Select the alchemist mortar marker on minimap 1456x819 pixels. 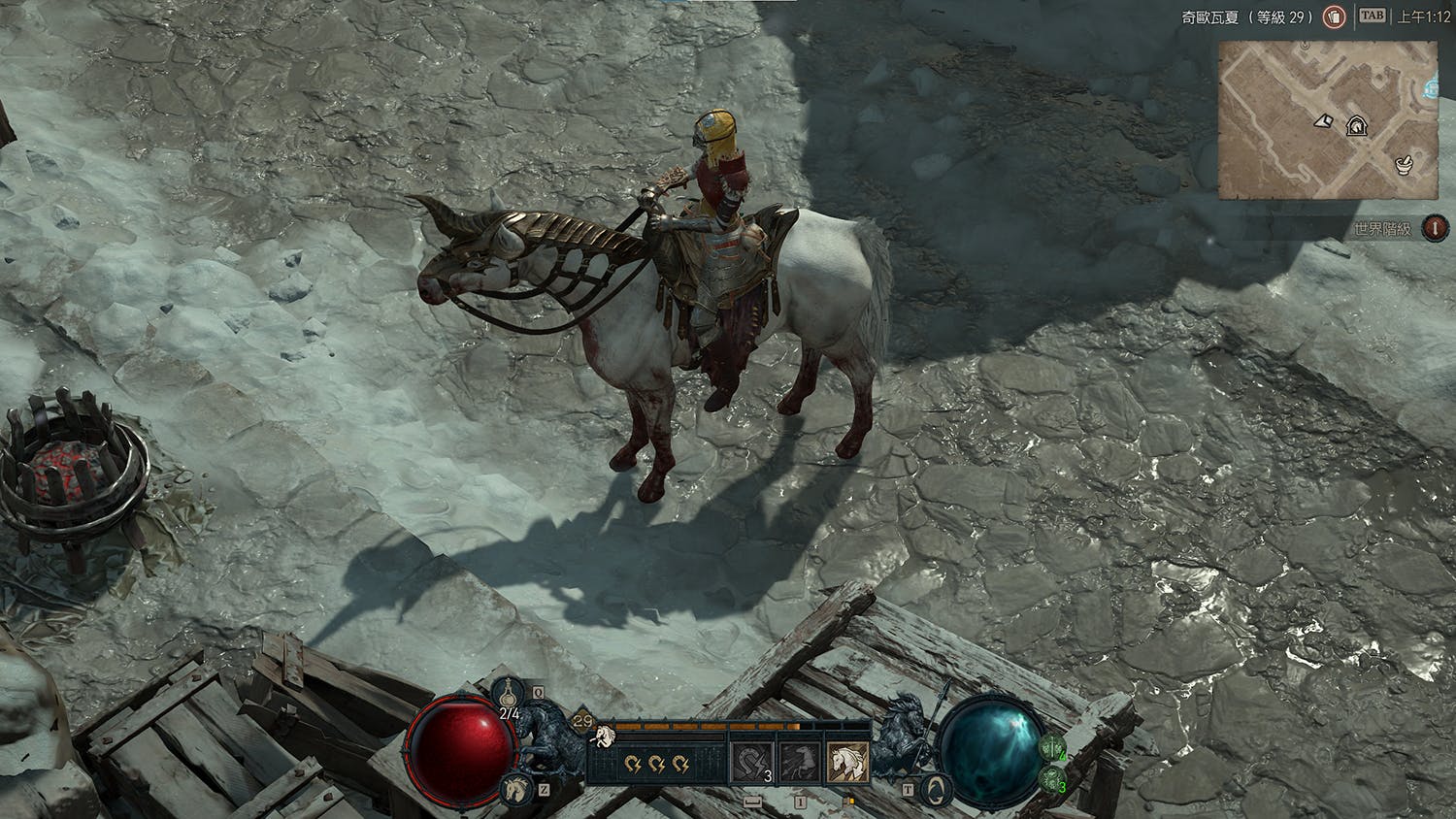[x=1404, y=163]
